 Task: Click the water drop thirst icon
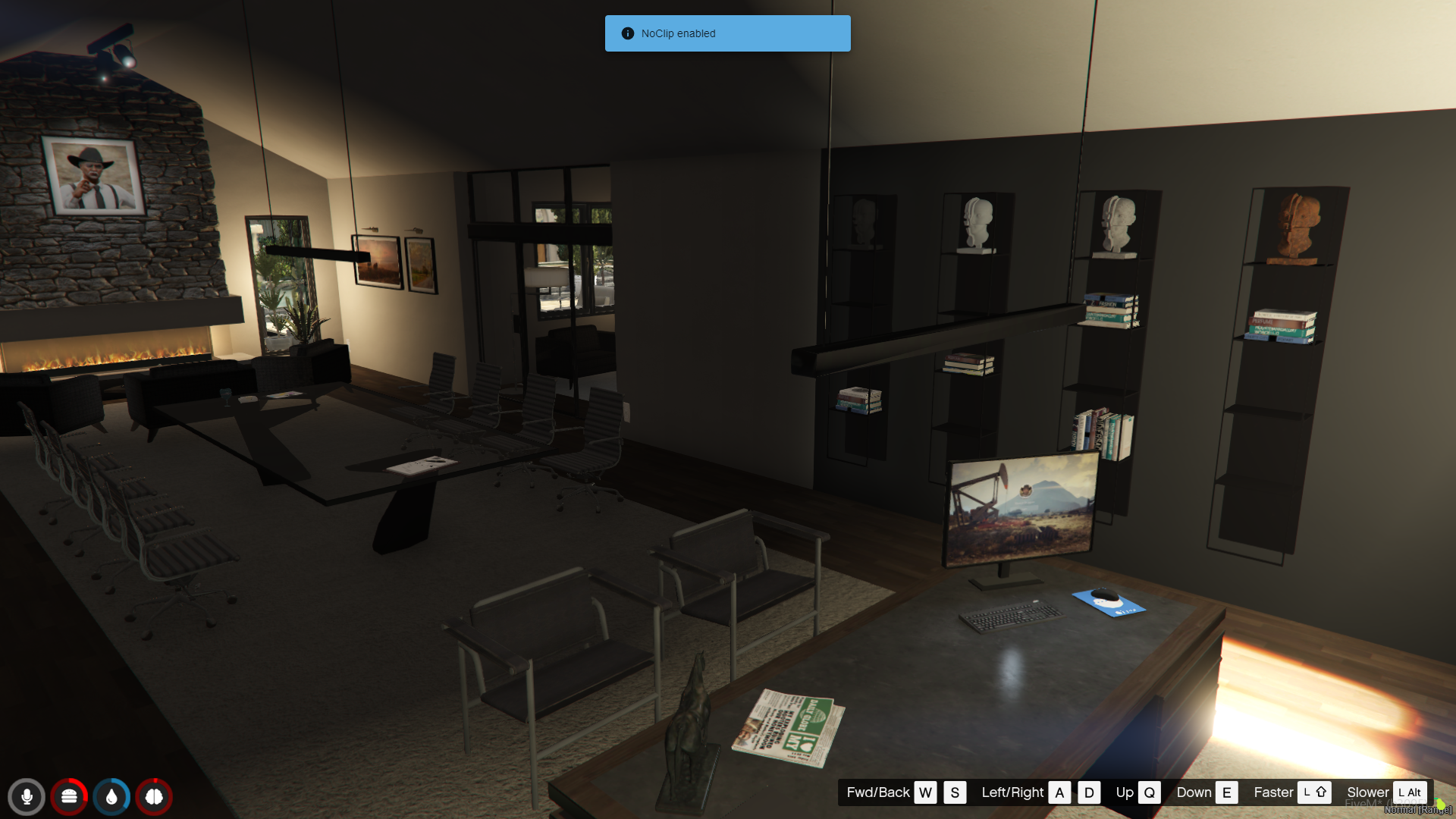point(111,797)
